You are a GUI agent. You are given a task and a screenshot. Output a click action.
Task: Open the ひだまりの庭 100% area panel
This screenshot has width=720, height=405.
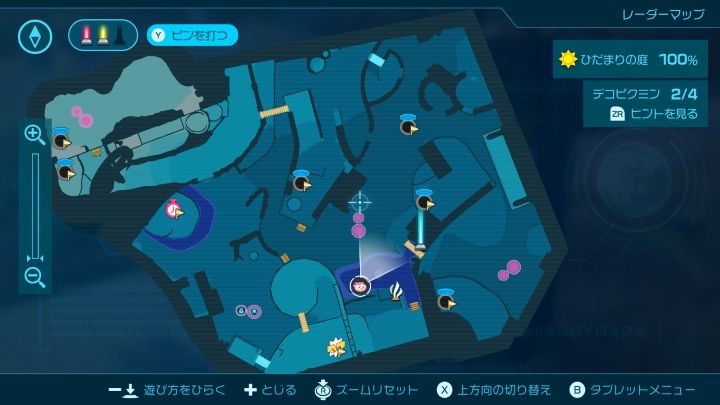630,60
